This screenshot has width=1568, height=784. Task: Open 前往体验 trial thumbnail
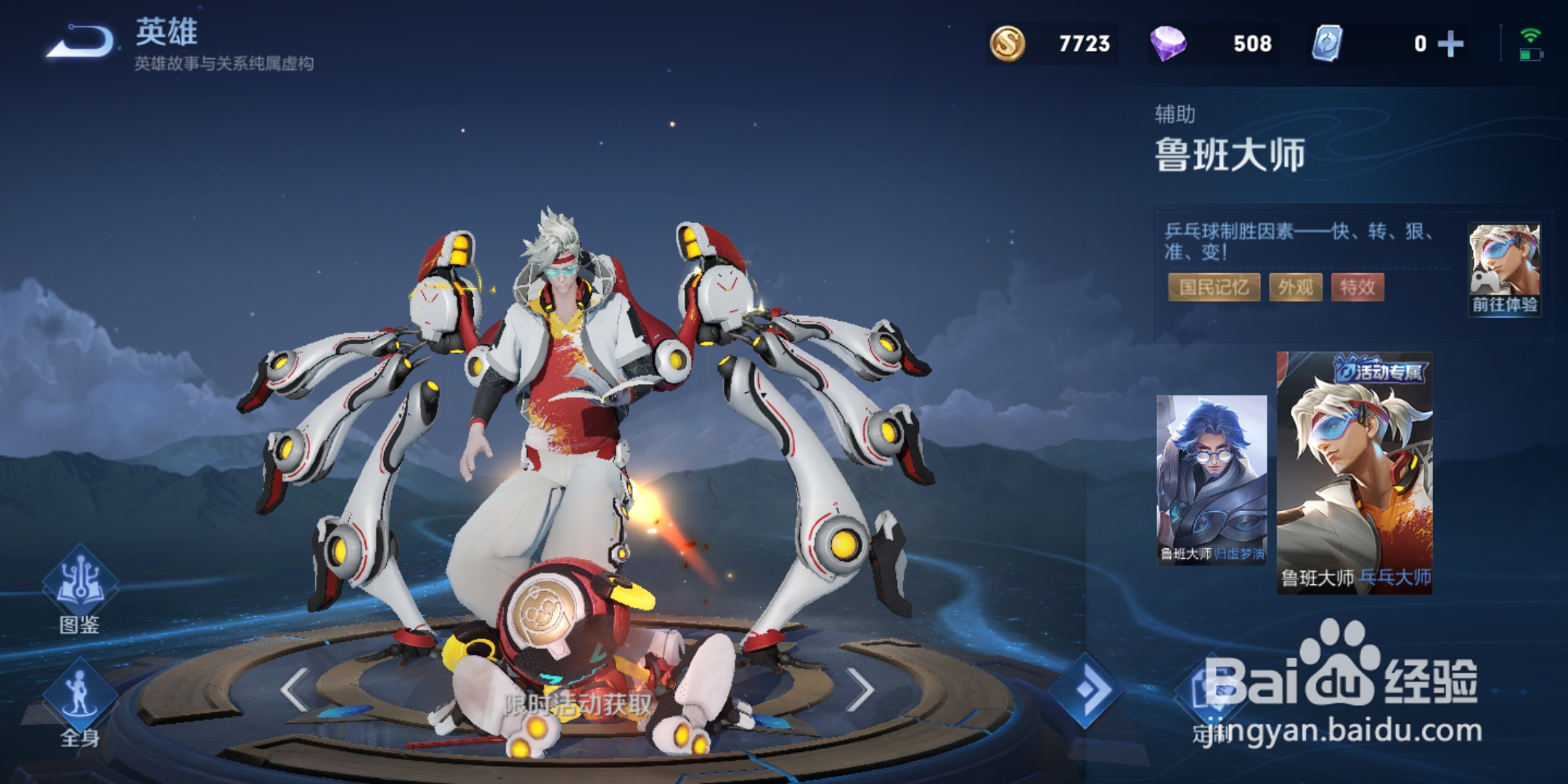click(x=1504, y=269)
